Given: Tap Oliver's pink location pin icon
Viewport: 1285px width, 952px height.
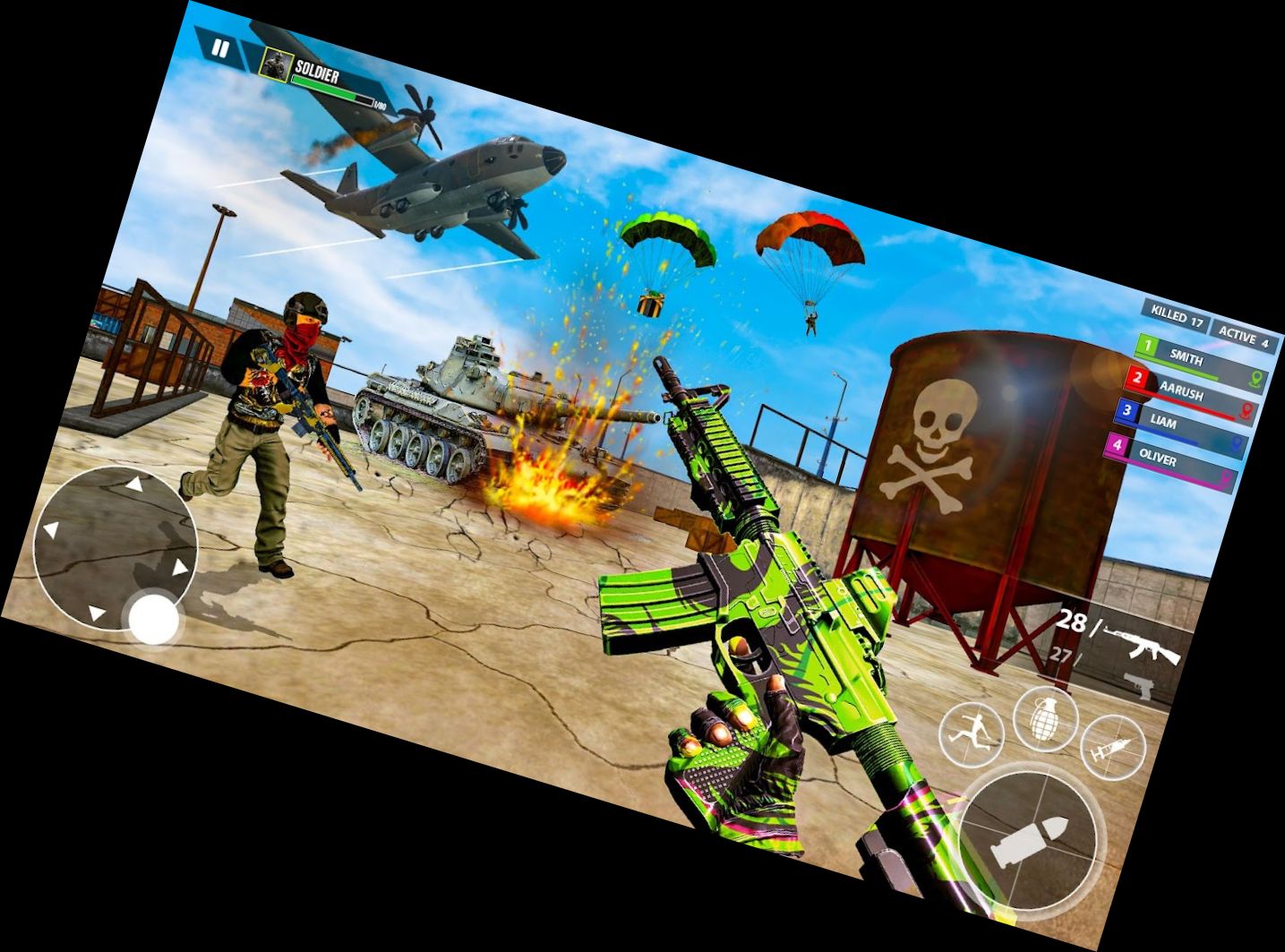Looking at the screenshot, I should pyautogui.click(x=1226, y=476).
